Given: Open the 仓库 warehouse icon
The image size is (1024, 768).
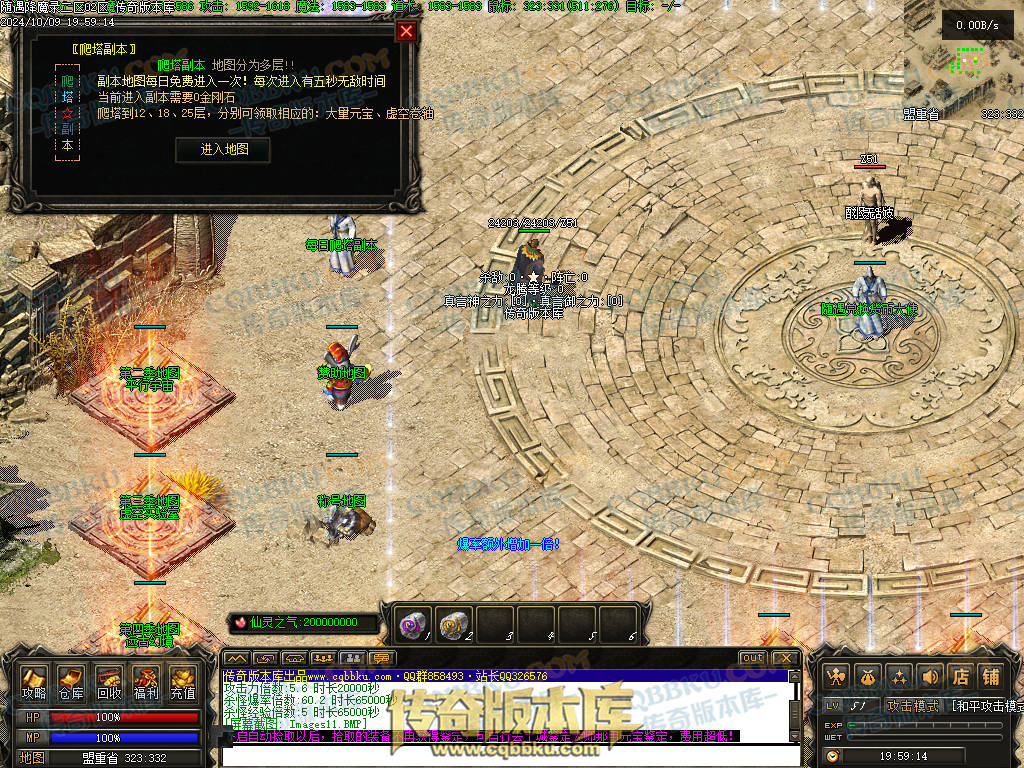Looking at the screenshot, I should [x=70, y=681].
